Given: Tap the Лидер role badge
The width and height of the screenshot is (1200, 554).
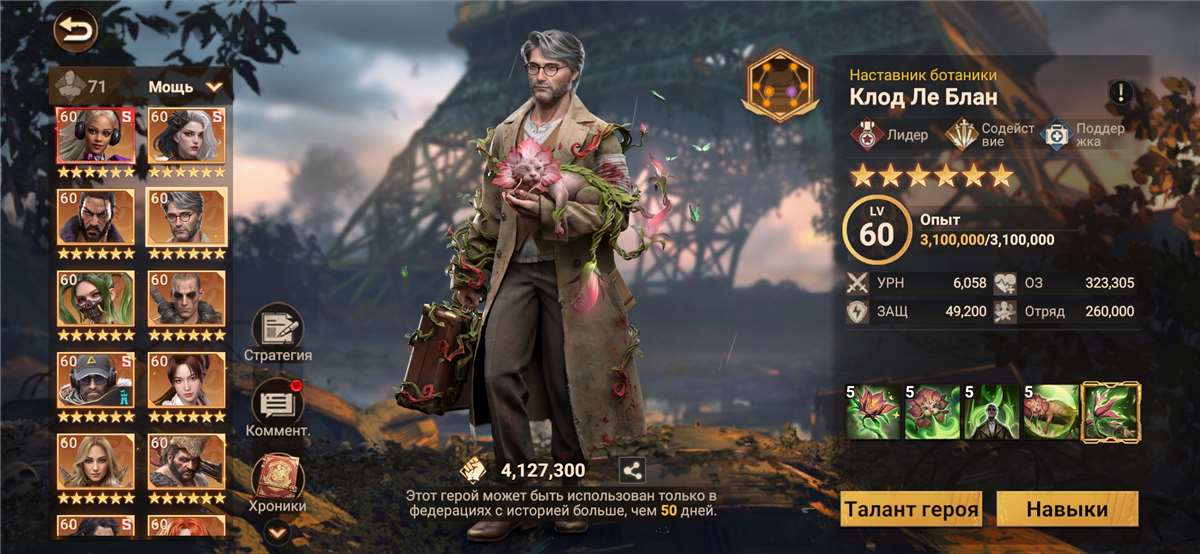Looking at the screenshot, I should point(889,135).
